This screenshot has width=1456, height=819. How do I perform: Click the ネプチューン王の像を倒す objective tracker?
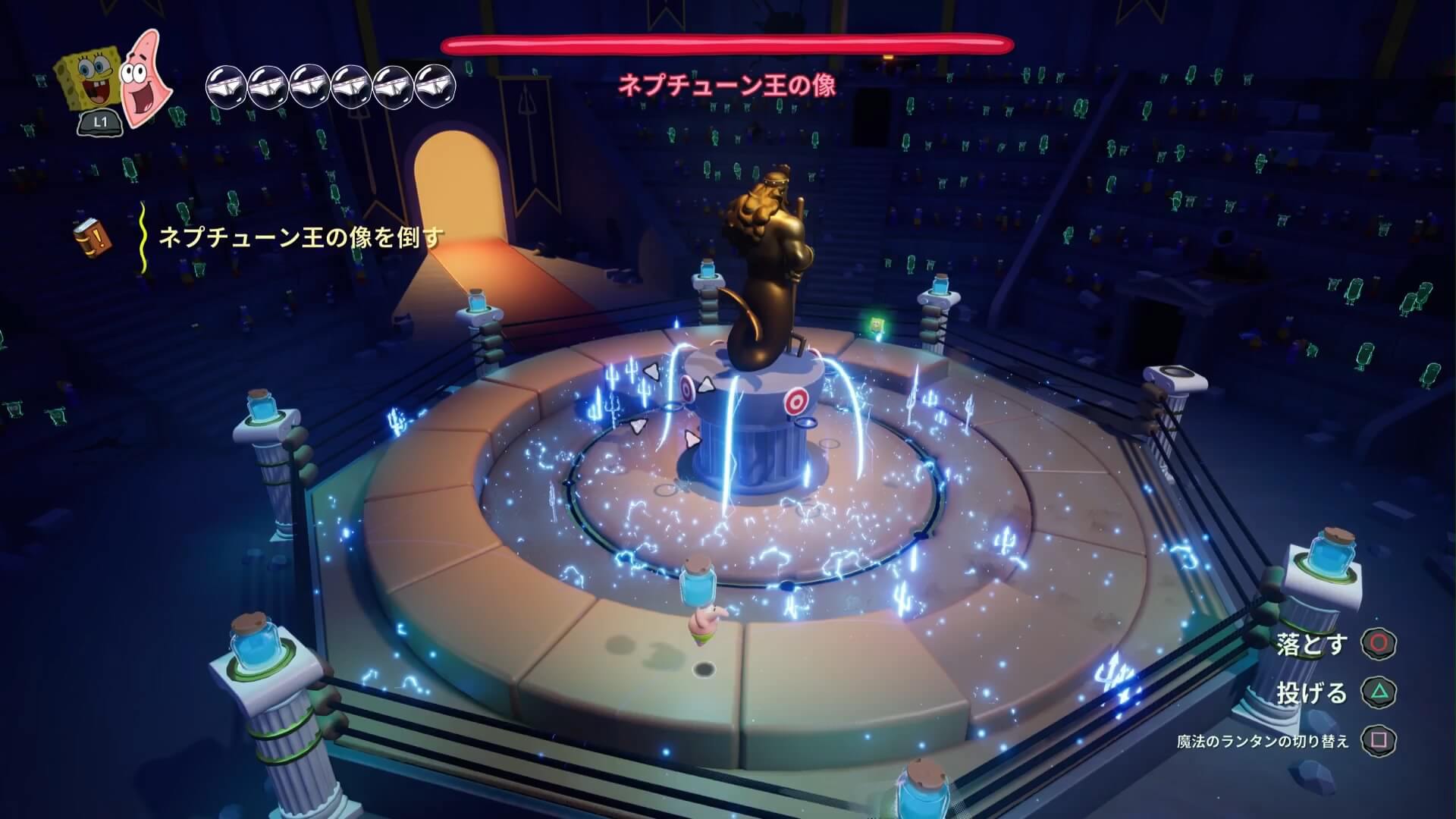pyautogui.click(x=300, y=238)
